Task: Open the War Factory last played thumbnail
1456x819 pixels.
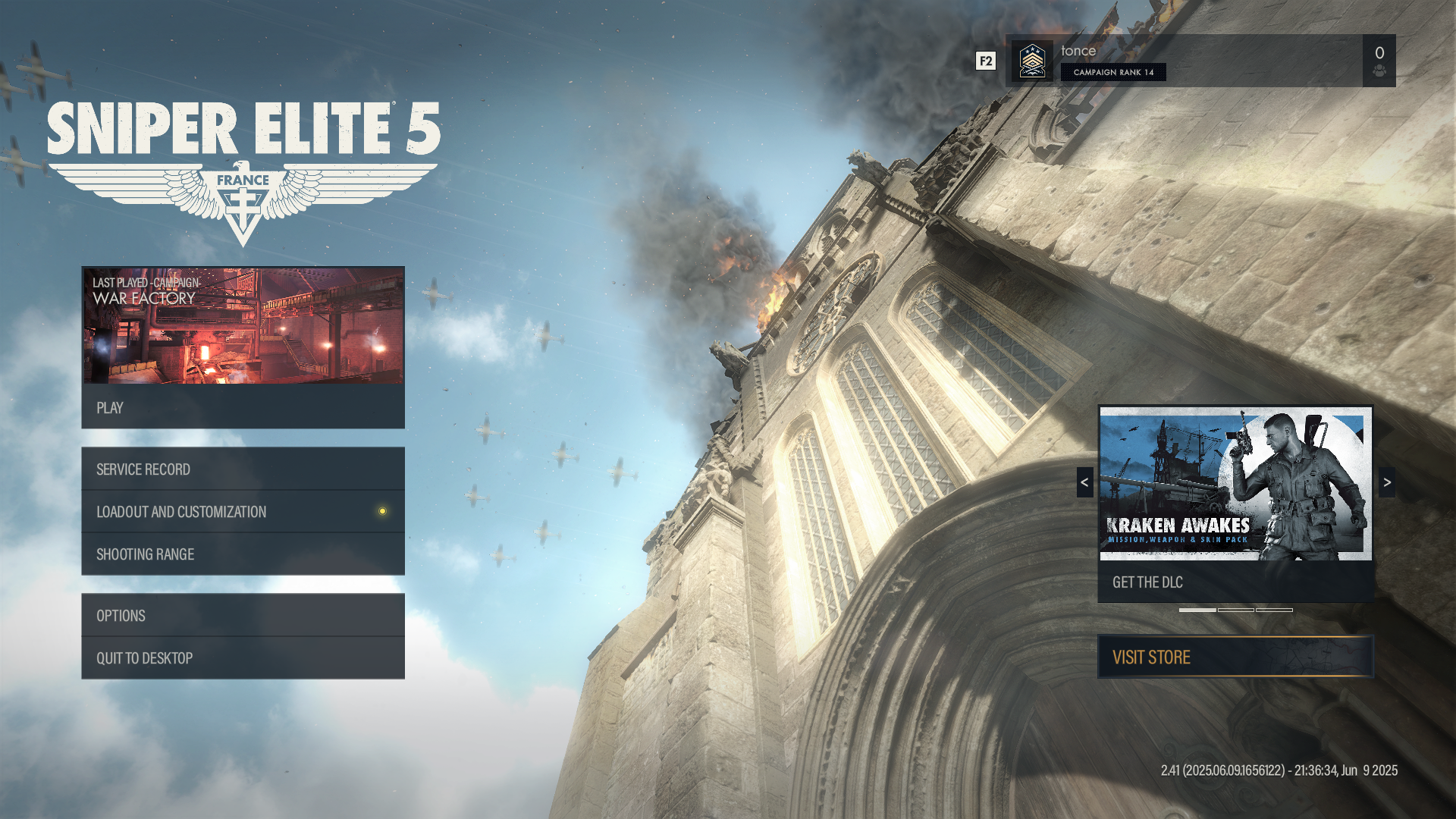Action: pos(243,325)
